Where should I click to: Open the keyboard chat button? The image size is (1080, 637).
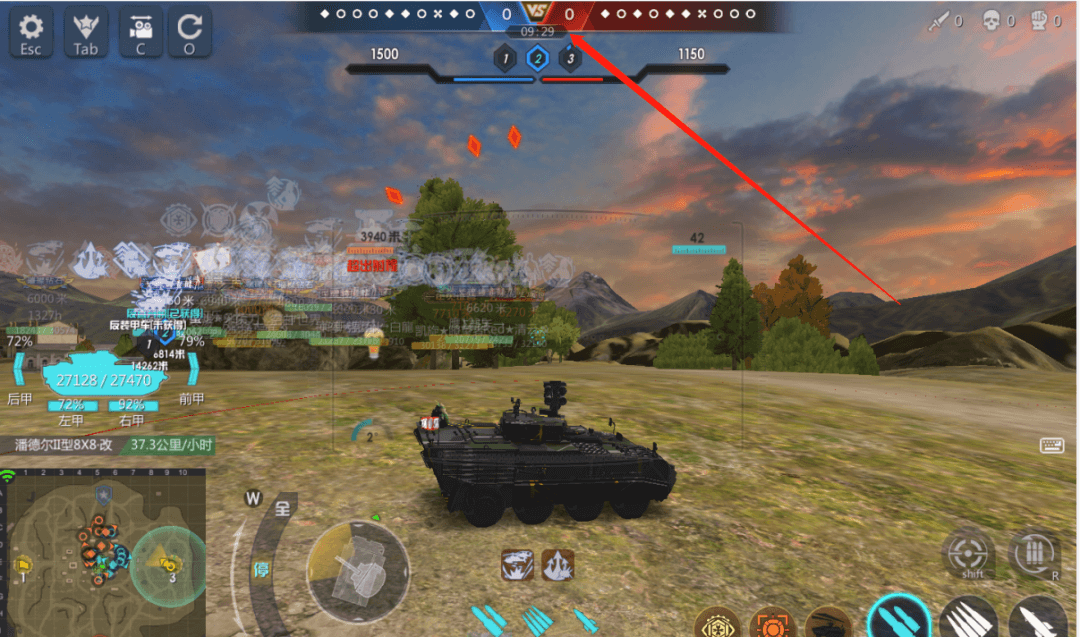(x=1052, y=446)
